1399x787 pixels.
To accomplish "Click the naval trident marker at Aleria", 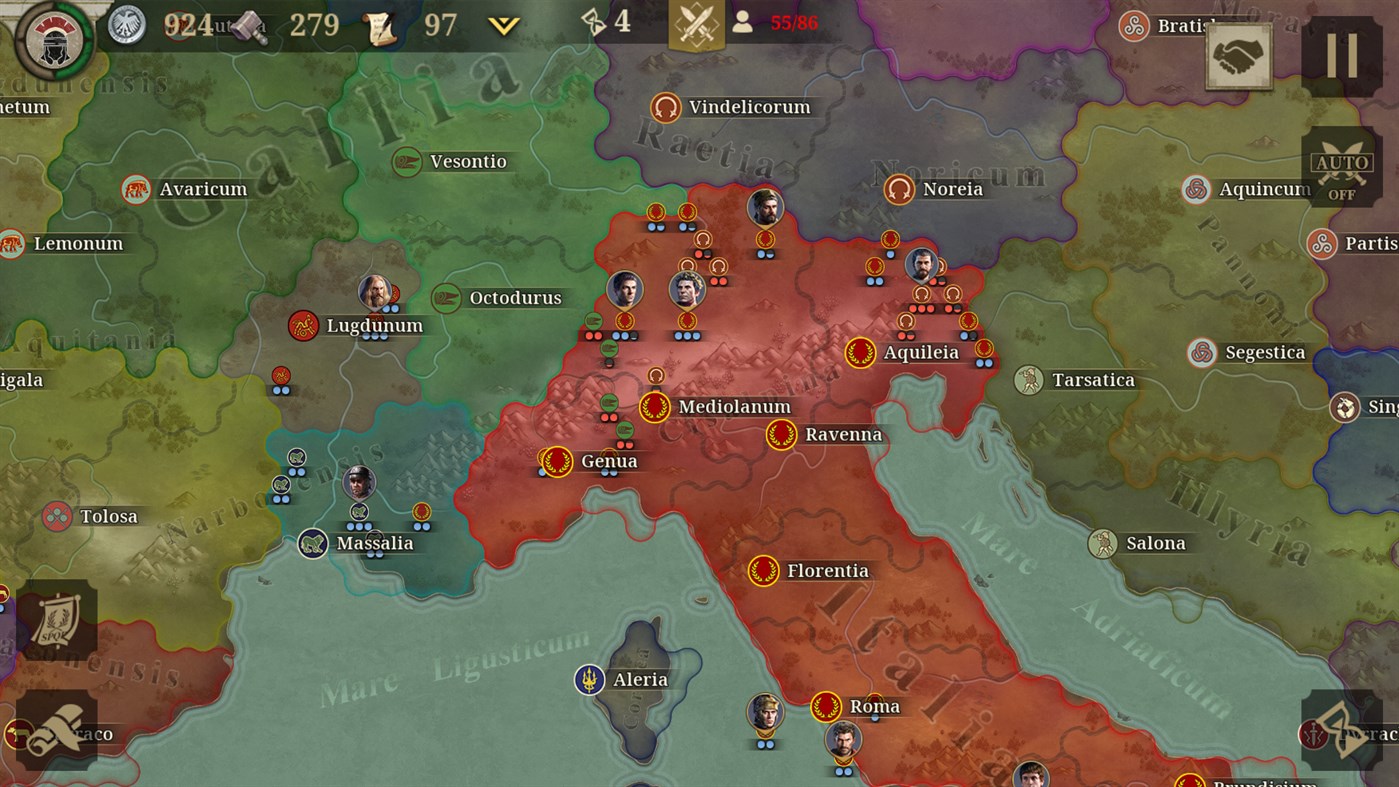I will coord(591,679).
